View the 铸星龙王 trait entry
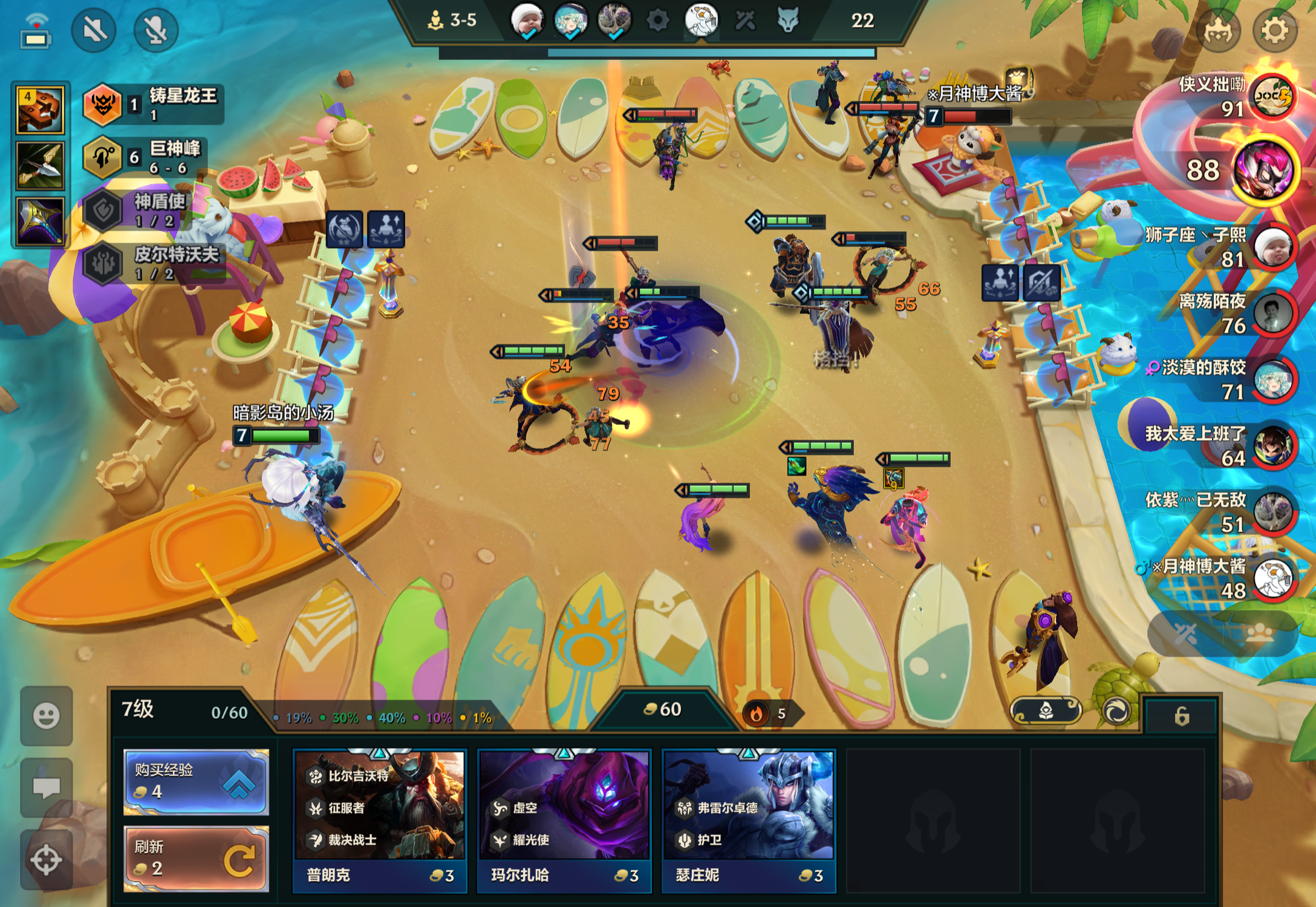The height and width of the screenshot is (907, 1316). 154,104
